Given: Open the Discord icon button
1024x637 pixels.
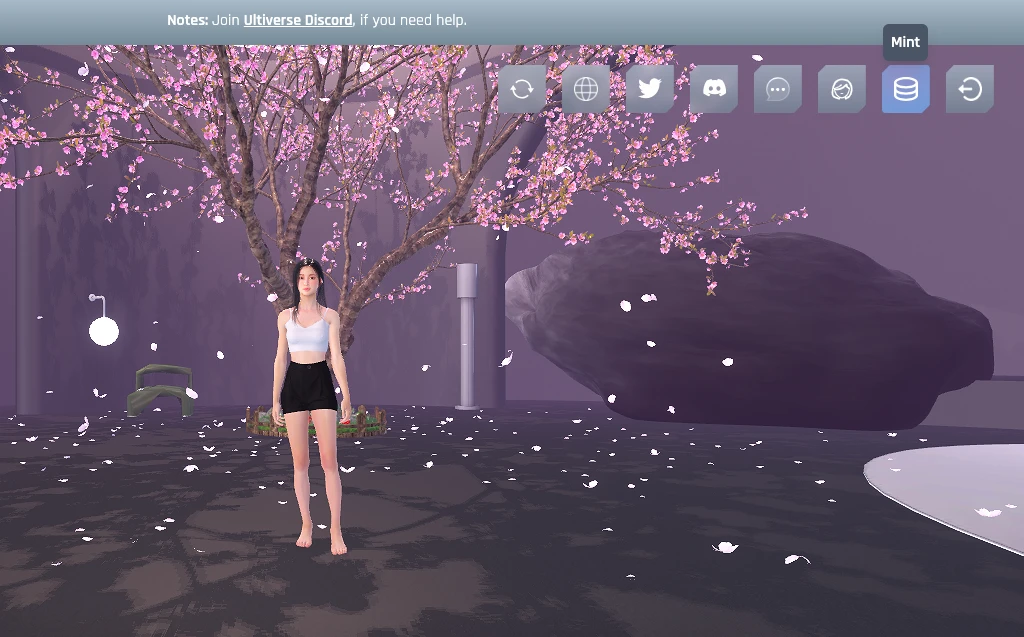Looking at the screenshot, I should [x=714, y=90].
